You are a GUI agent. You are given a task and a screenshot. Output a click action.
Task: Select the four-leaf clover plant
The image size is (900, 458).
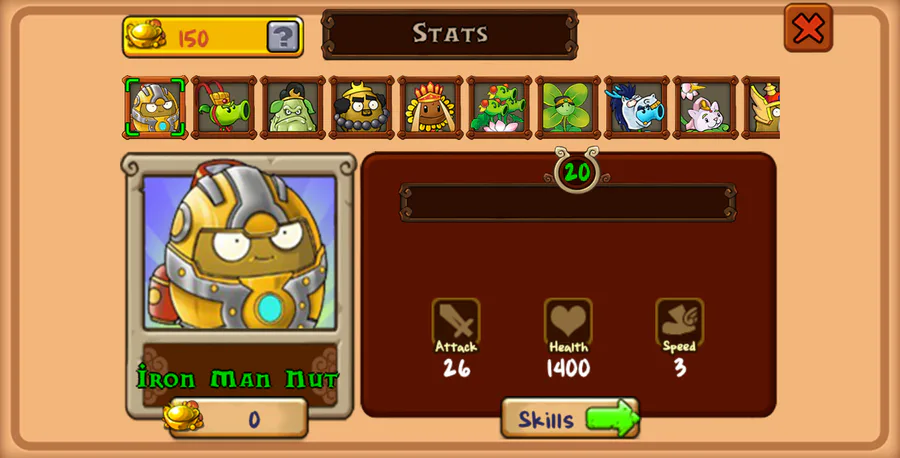(567, 107)
